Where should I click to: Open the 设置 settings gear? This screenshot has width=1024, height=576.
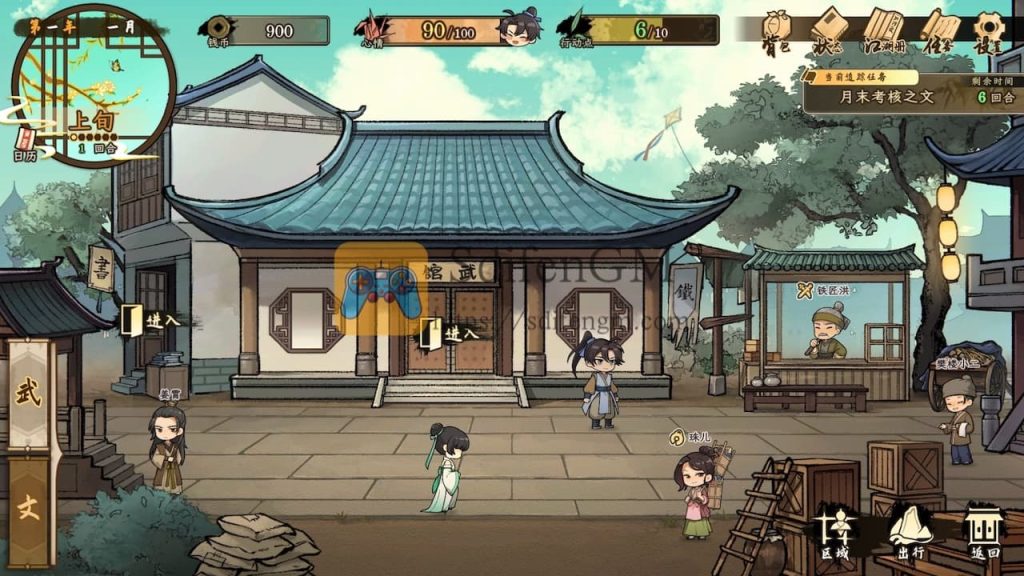(989, 28)
